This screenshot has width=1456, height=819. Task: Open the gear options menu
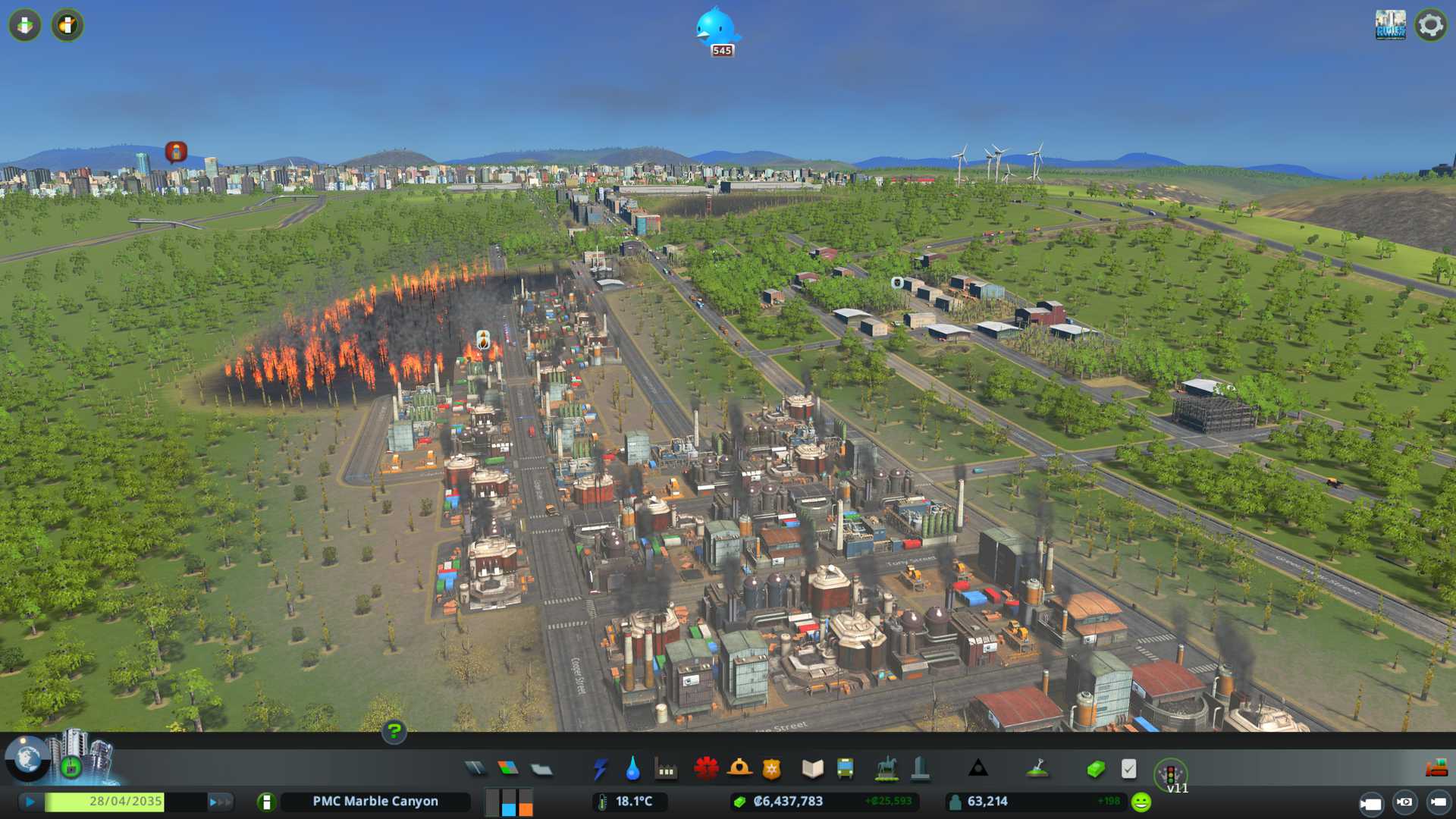point(1430,25)
